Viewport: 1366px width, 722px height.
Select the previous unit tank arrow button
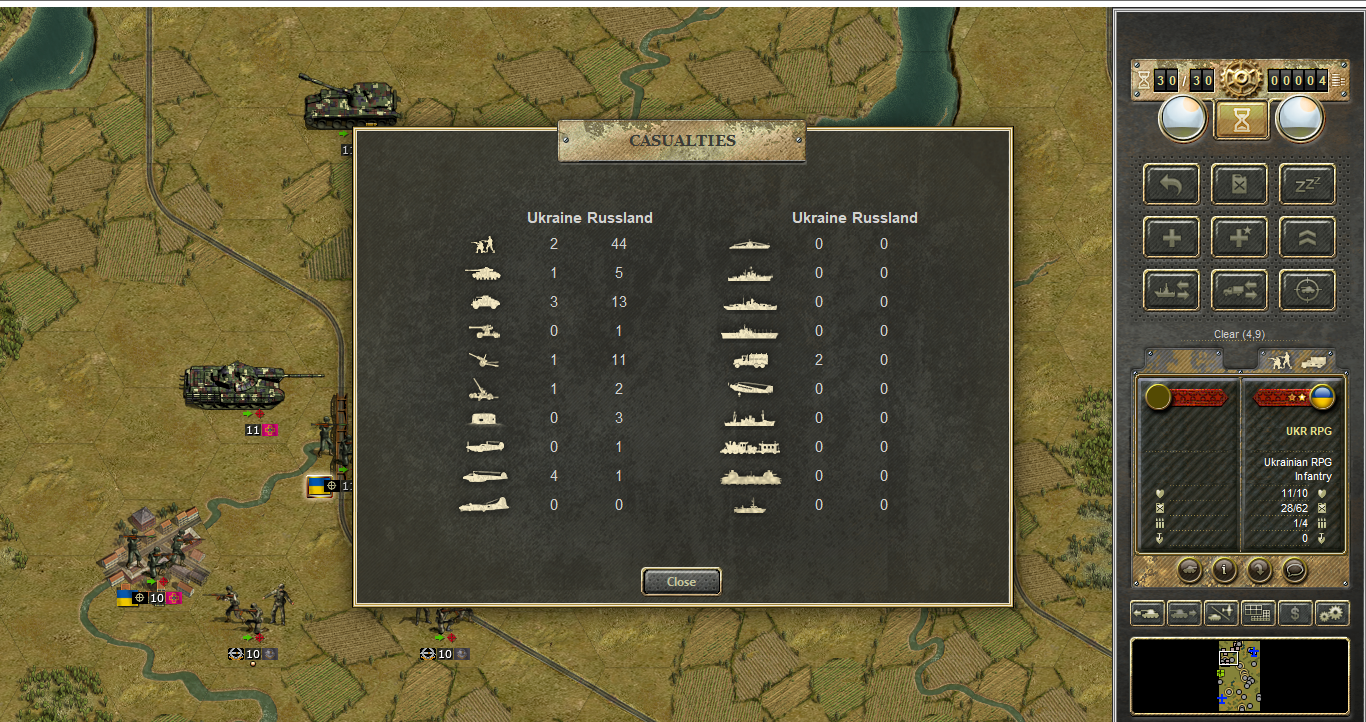click(x=1147, y=614)
